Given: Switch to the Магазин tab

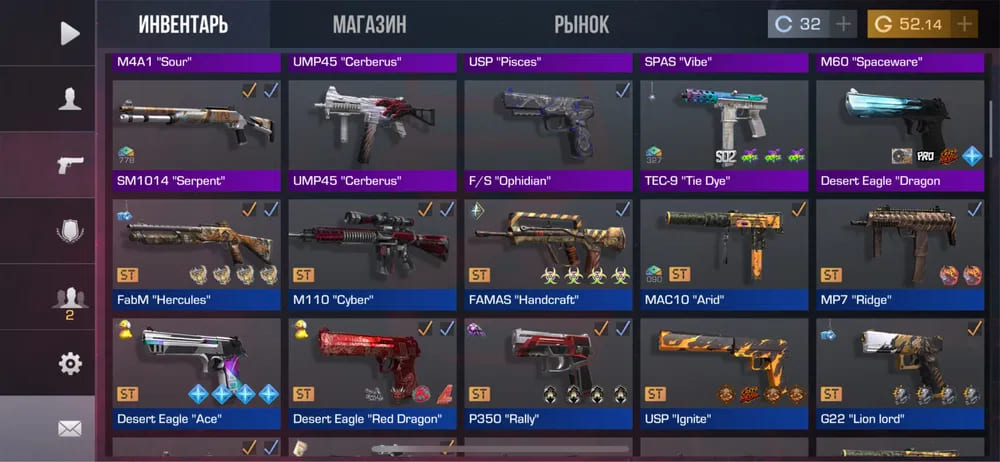Looking at the screenshot, I should tap(369, 24).
